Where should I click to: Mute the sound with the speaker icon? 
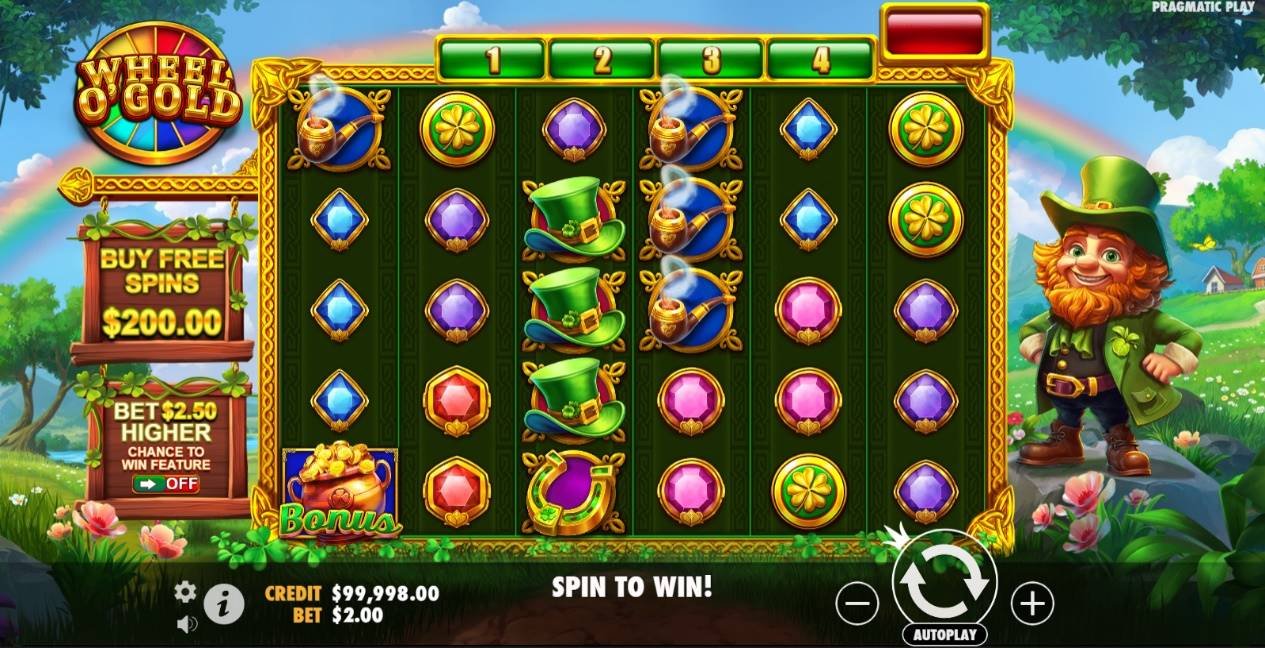(x=185, y=624)
